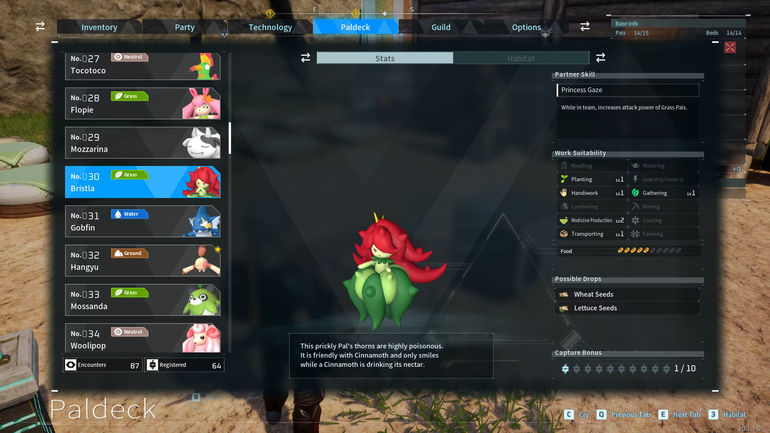Choose the Flopie entry
The width and height of the screenshot is (770, 433).
pyautogui.click(x=143, y=103)
